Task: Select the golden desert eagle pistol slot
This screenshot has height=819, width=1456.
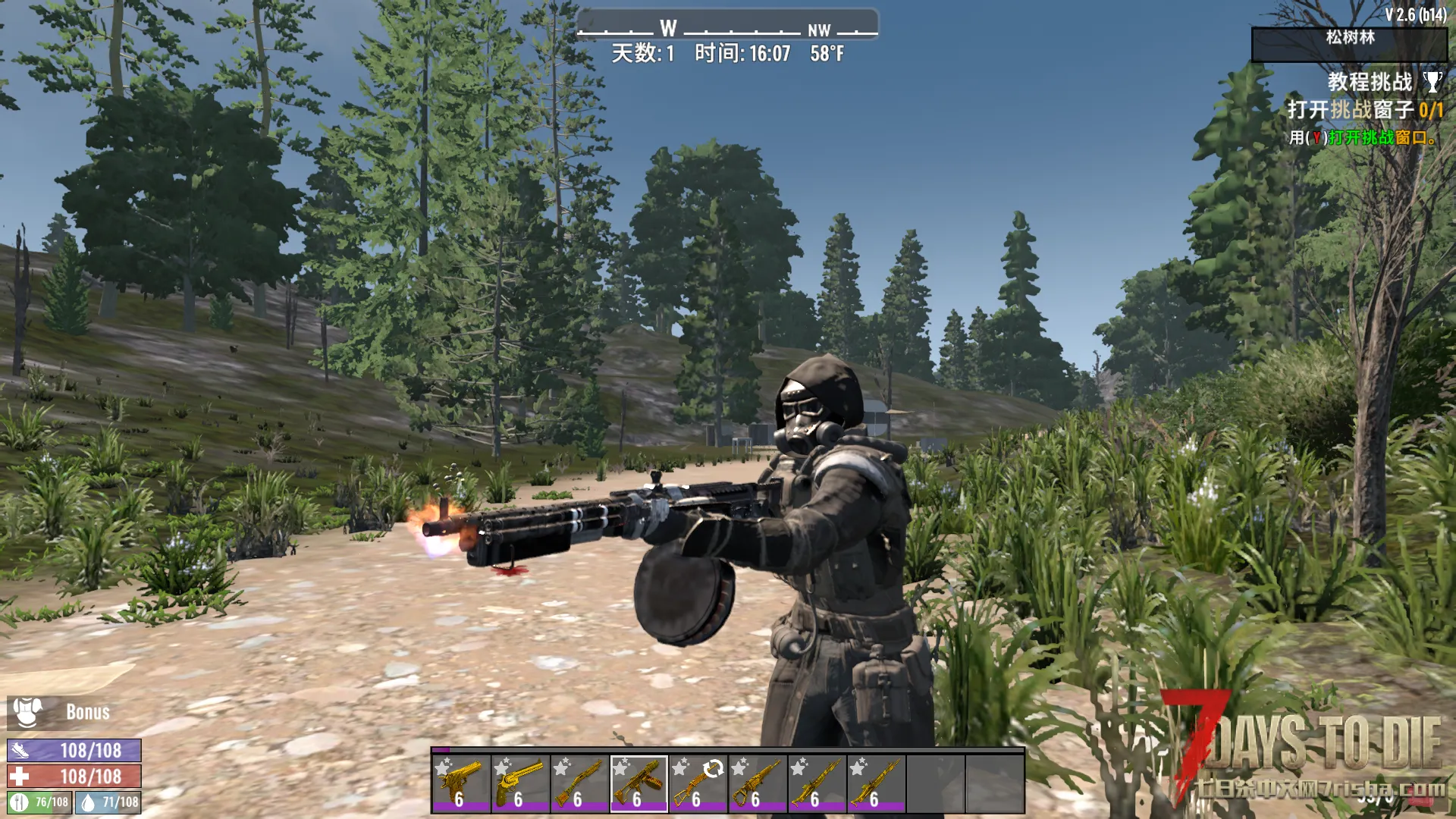Action: tap(461, 783)
